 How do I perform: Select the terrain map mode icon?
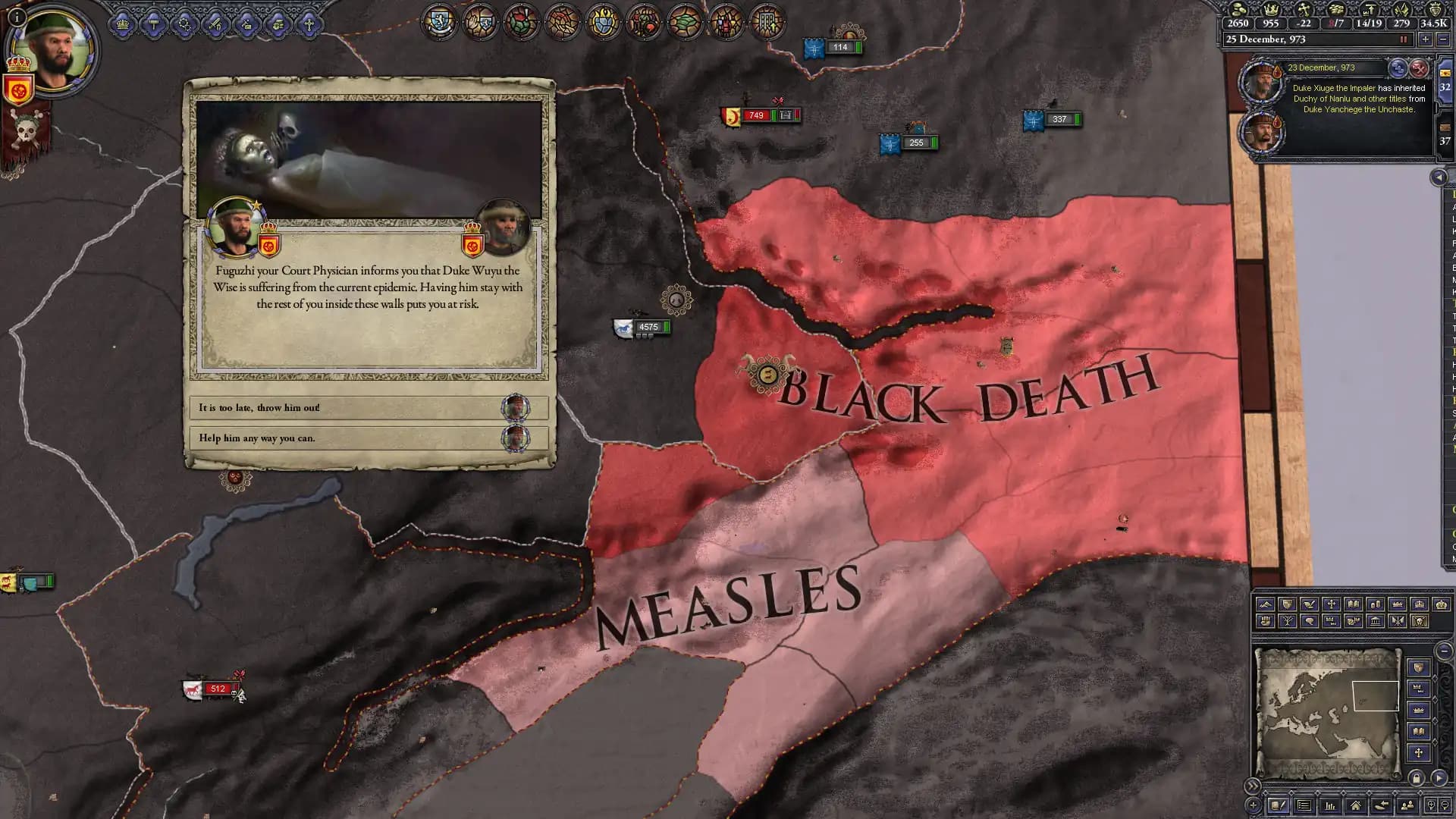tap(1266, 604)
